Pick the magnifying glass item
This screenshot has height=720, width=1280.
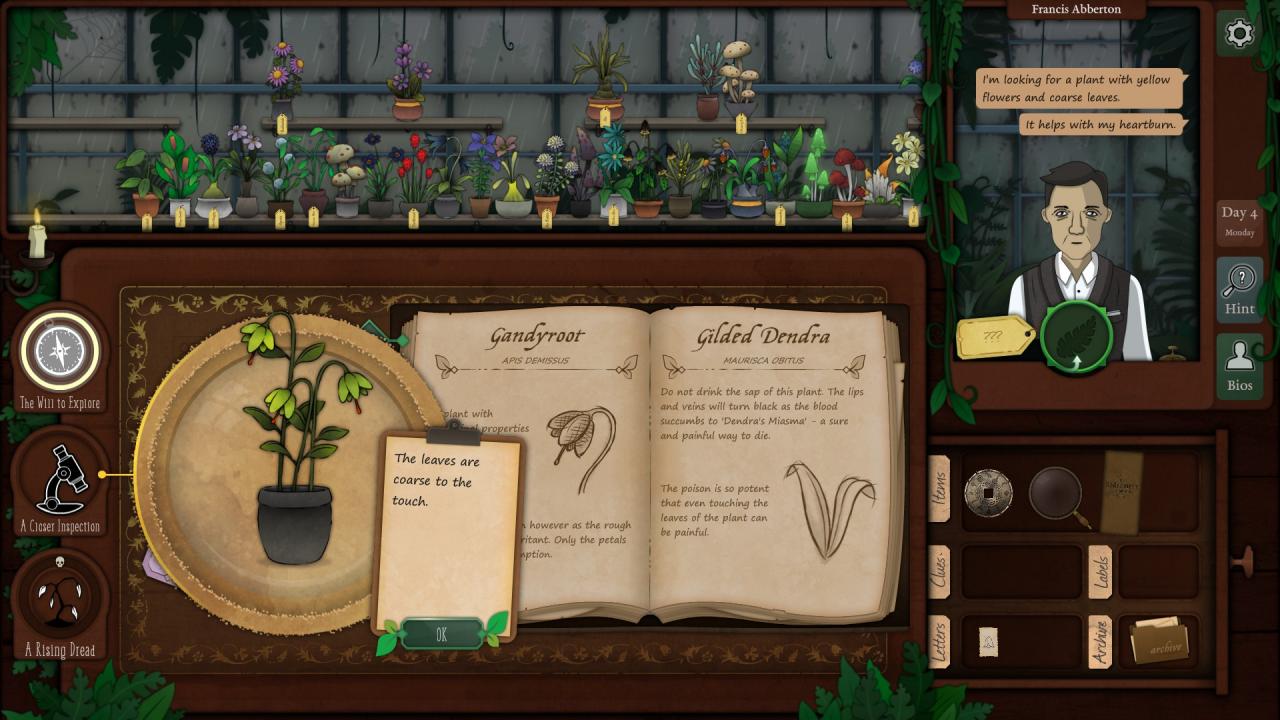(1056, 493)
